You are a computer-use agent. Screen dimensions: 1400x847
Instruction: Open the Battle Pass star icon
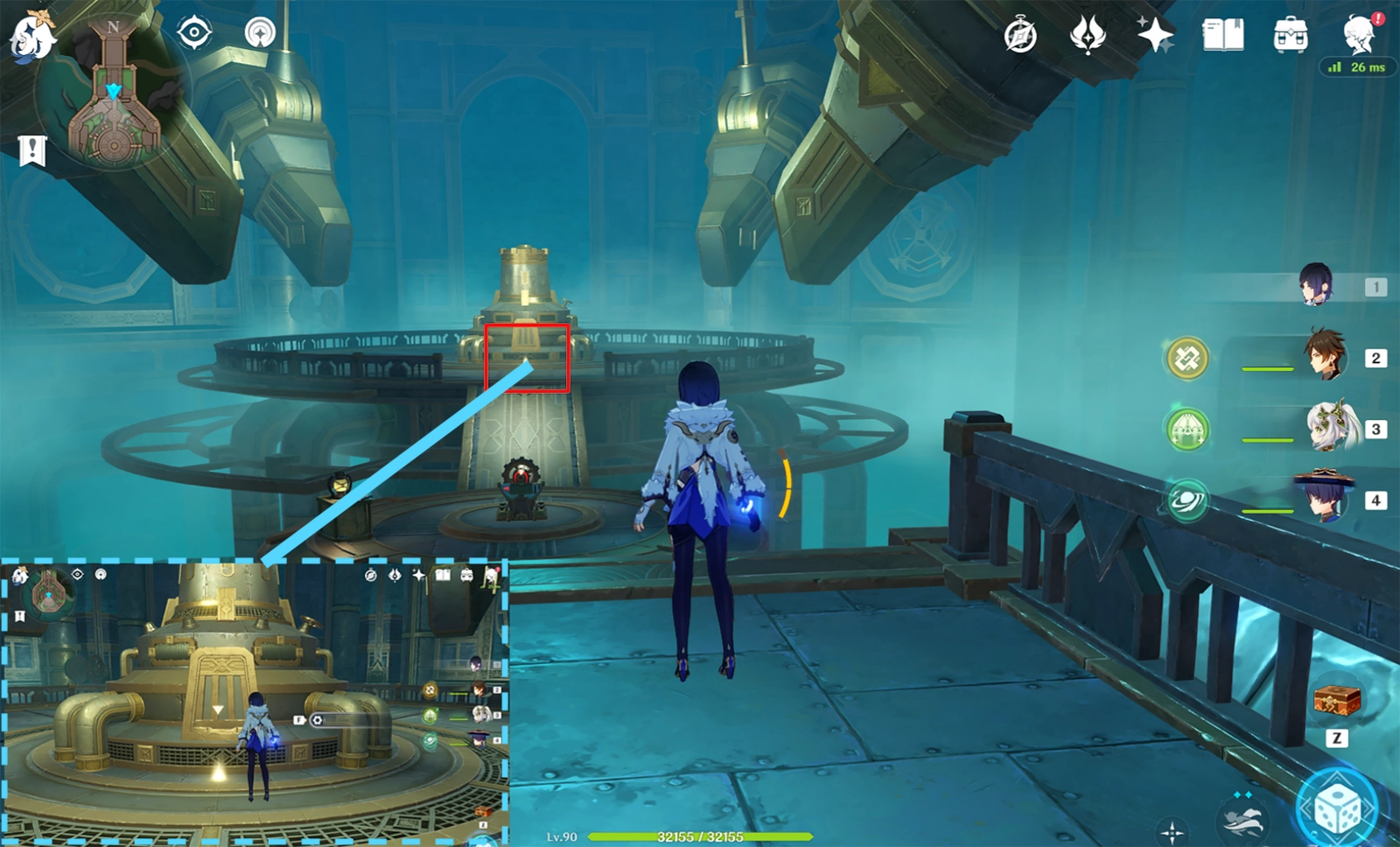point(1157,35)
